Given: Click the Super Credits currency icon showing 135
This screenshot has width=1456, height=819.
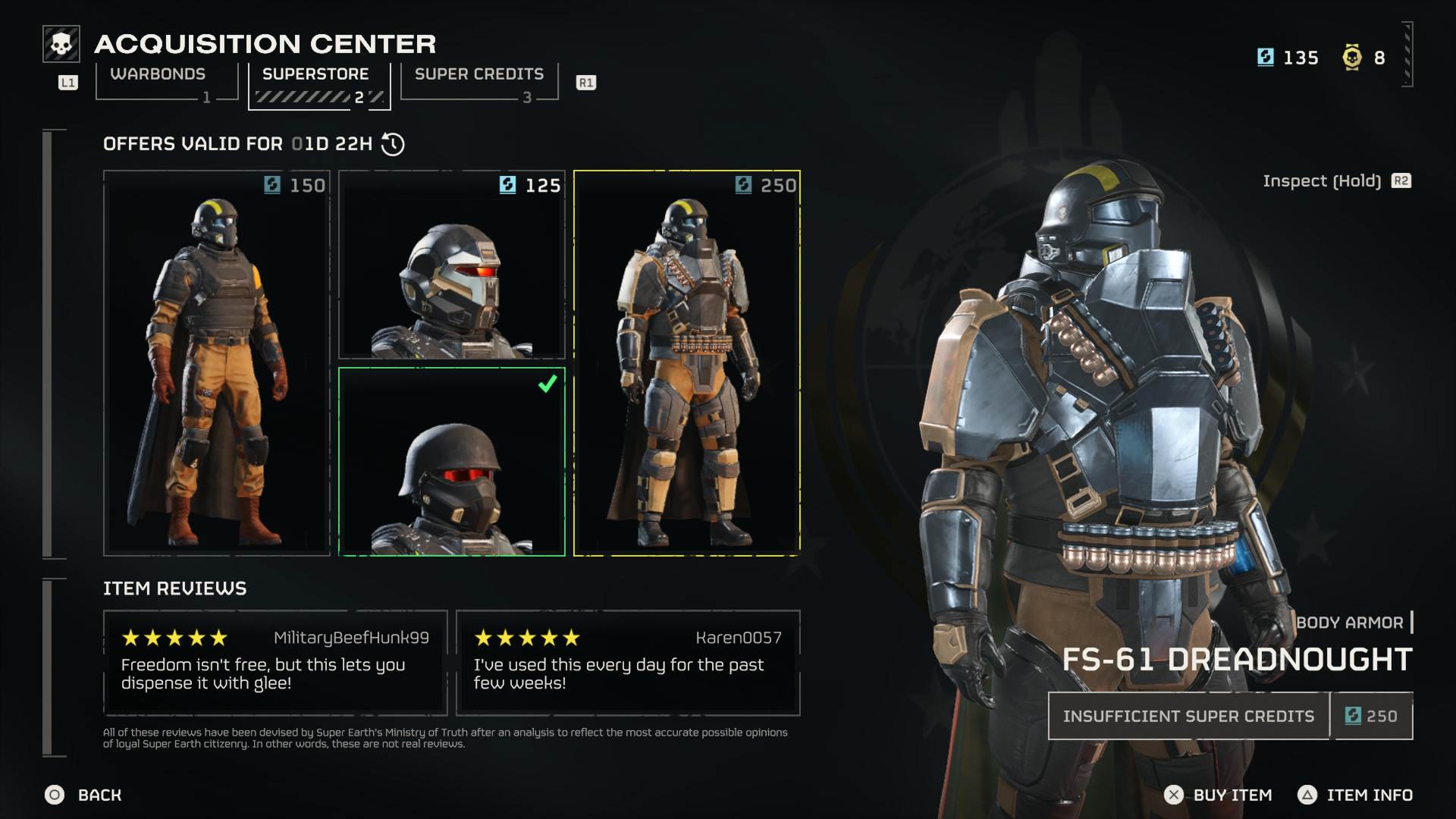Looking at the screenshot, I should [1265, 57].
